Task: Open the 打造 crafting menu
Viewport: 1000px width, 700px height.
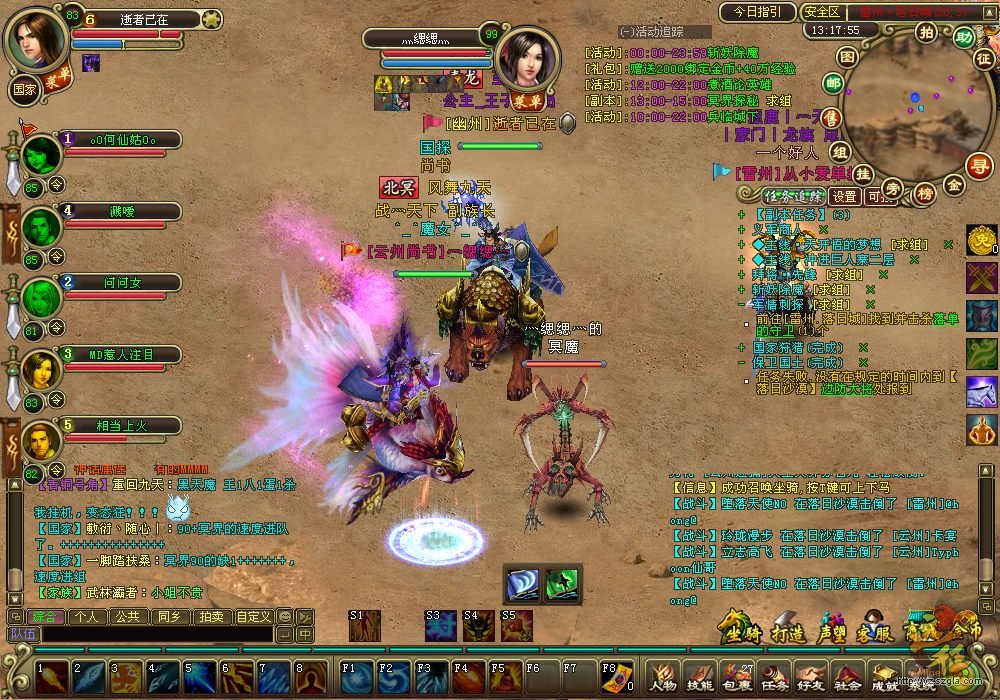Action: (788, 634)
